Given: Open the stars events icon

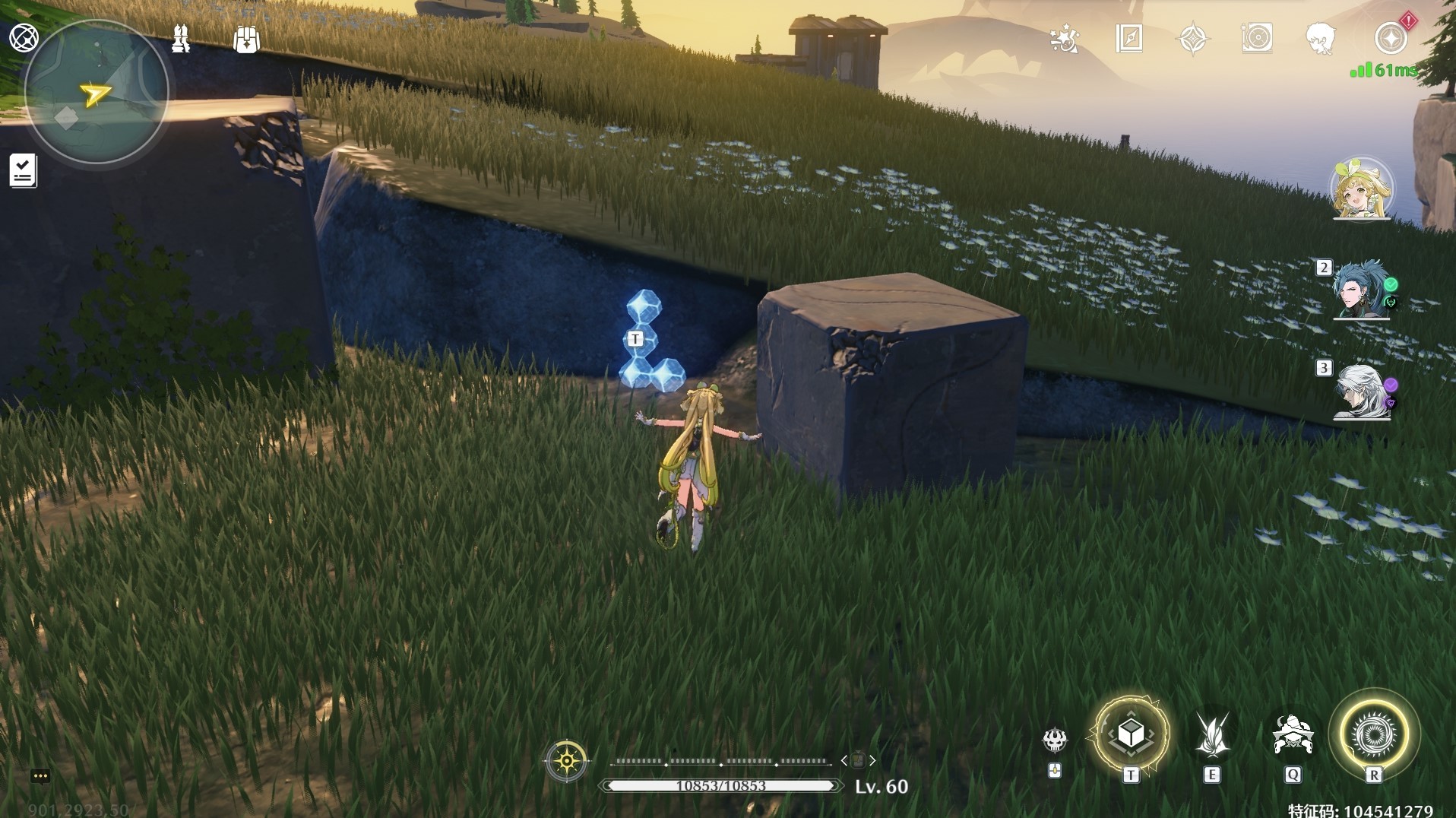Looking at the screenshot, I should tap(1064, 39).
